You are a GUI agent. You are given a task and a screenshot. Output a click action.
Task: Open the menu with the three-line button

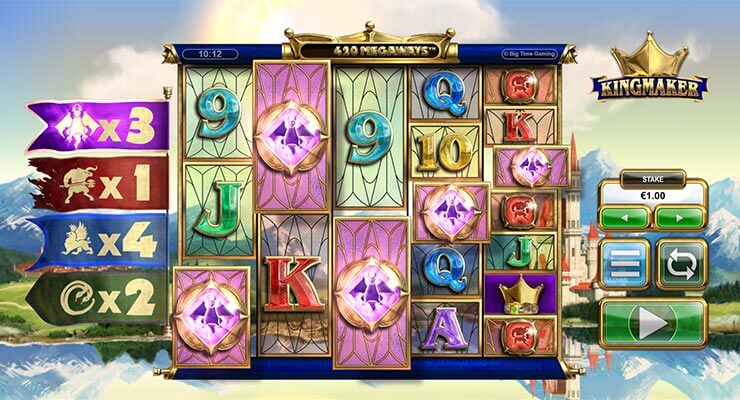626,264
